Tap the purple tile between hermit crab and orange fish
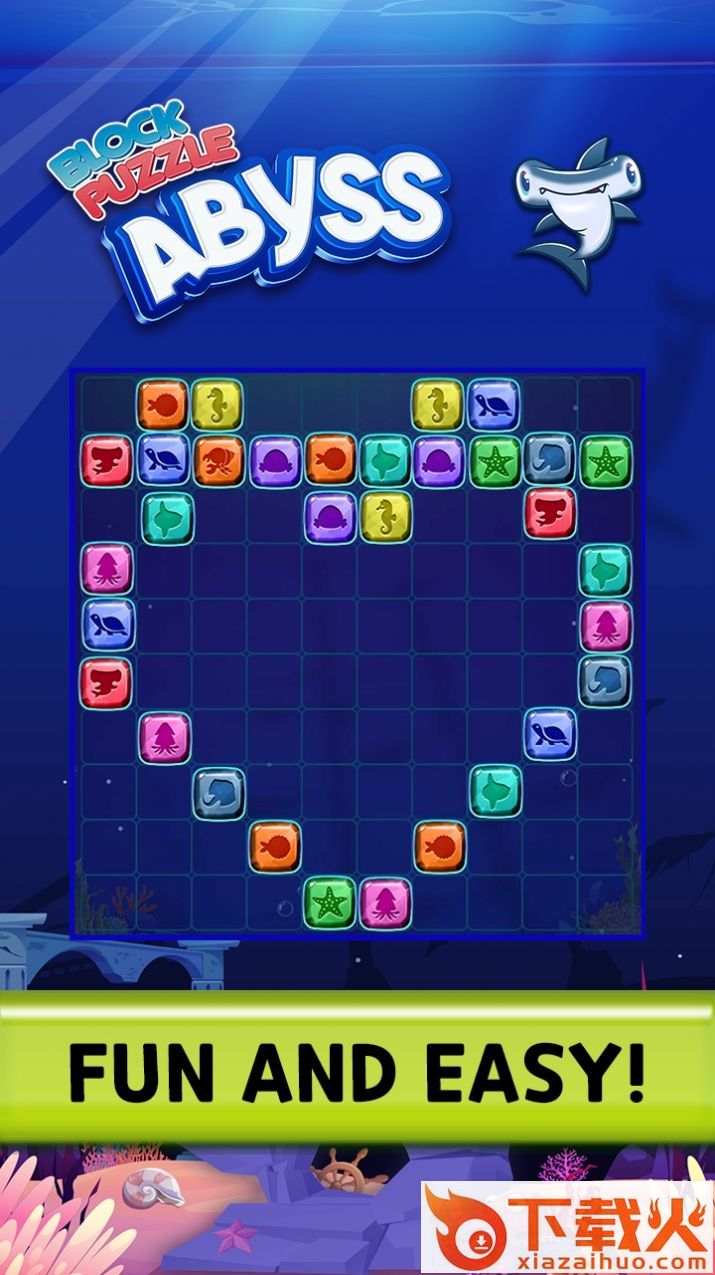 point(274,460)
